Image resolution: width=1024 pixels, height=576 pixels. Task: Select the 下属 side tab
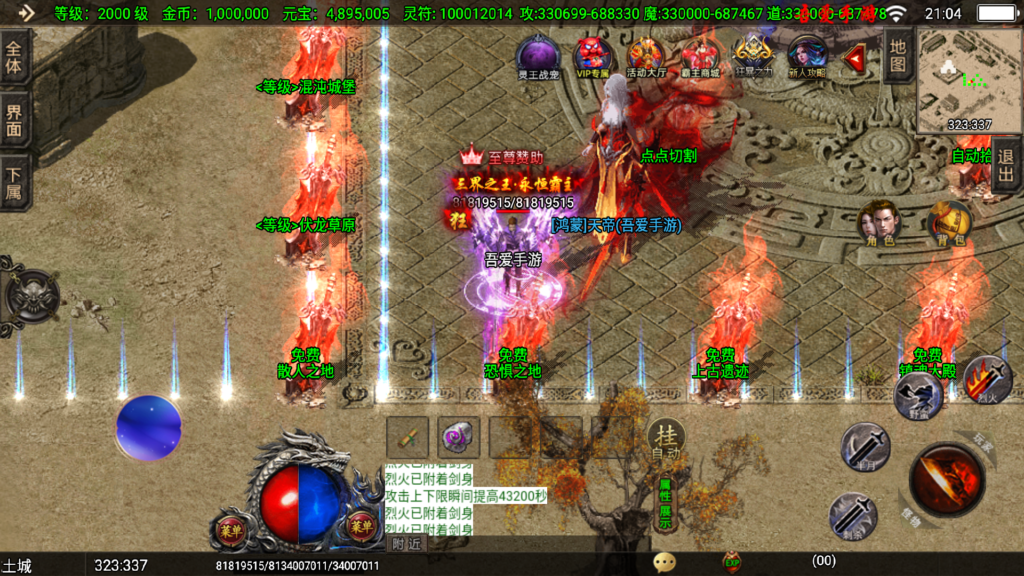pos(14,183)
